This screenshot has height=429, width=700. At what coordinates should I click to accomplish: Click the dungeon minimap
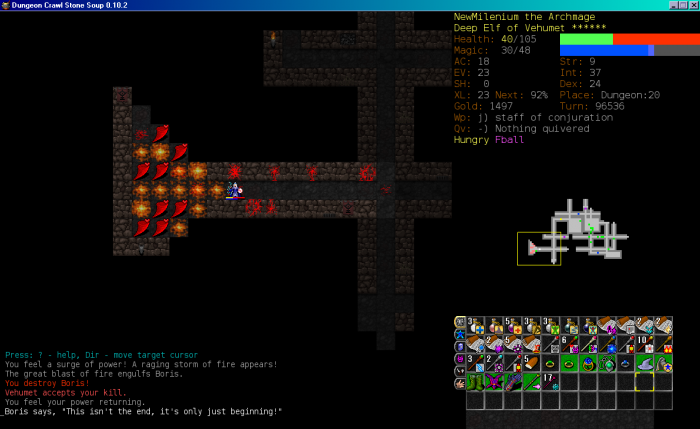click(x=573, y=236)
